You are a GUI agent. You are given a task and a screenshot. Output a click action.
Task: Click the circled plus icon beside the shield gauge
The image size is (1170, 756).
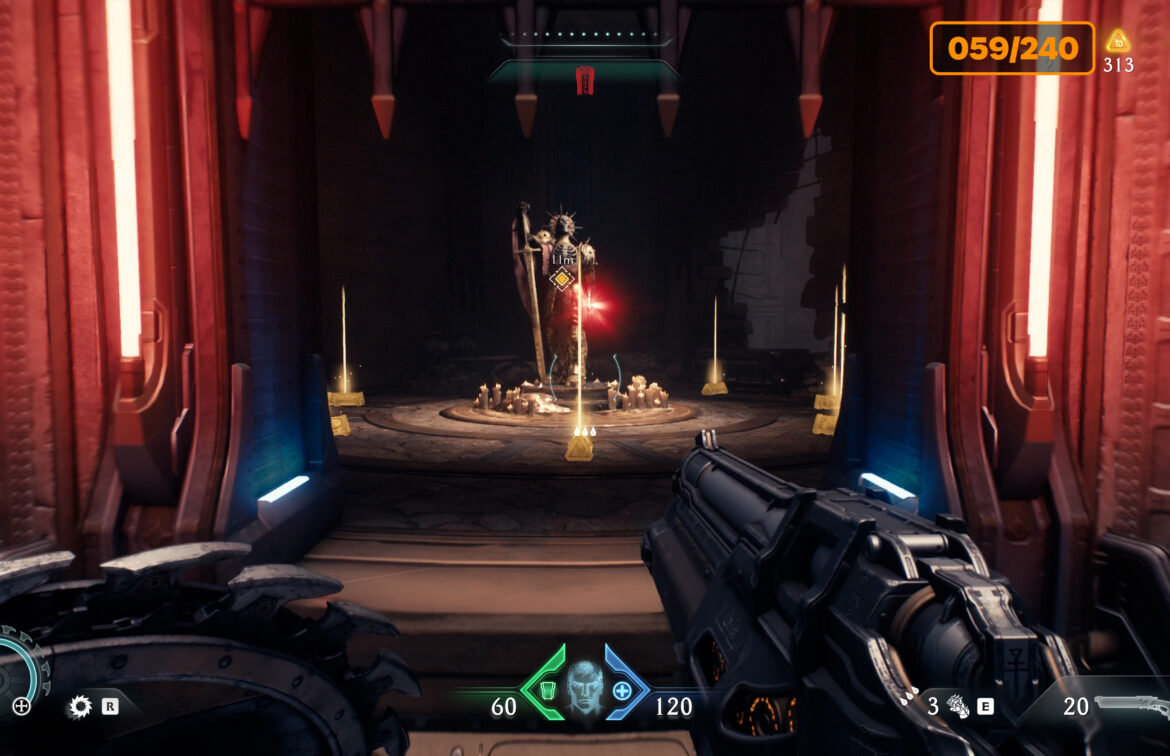click(x=21, y=707)
